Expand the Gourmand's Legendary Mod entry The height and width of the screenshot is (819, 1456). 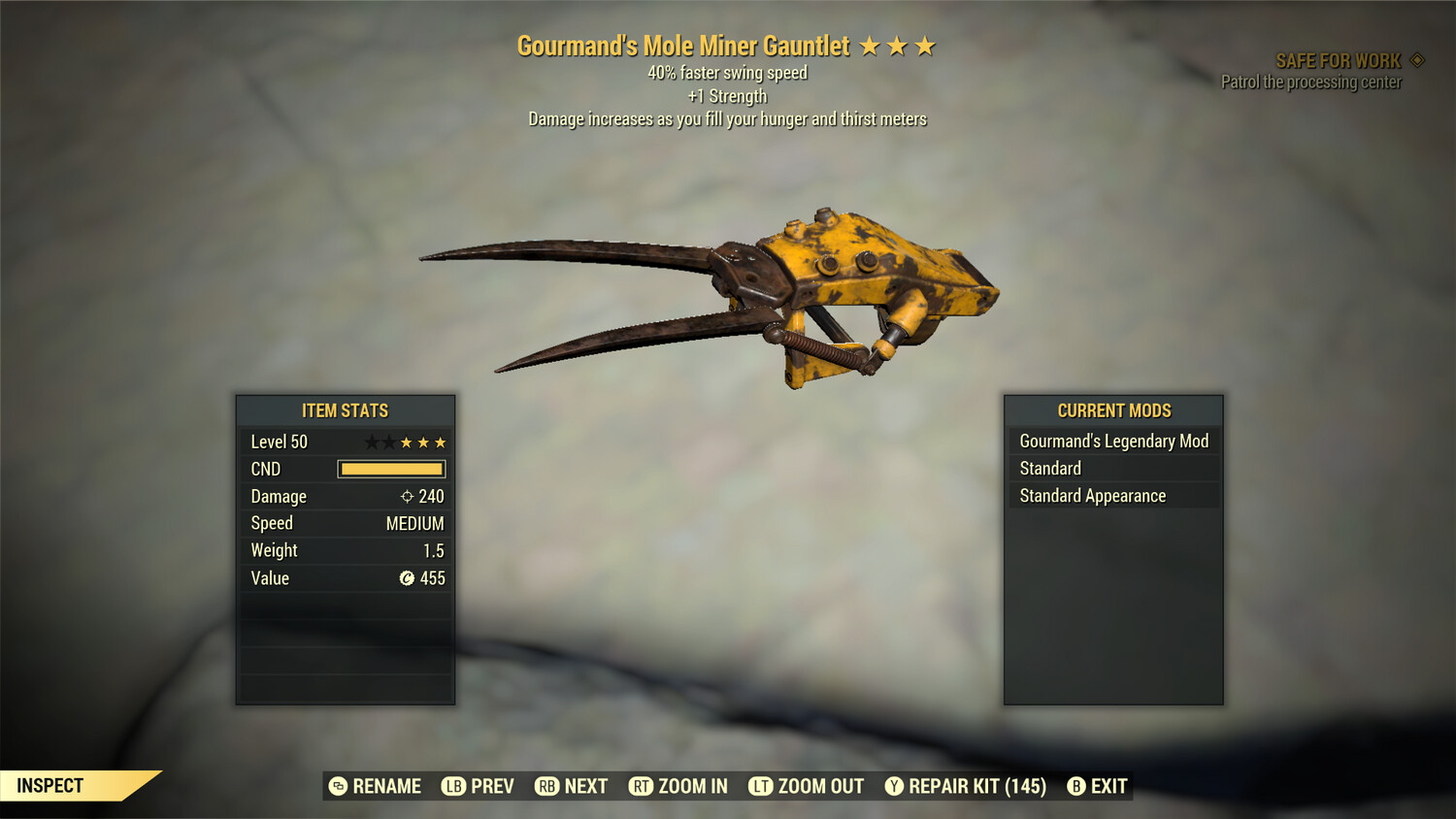tap(1113, 441)
